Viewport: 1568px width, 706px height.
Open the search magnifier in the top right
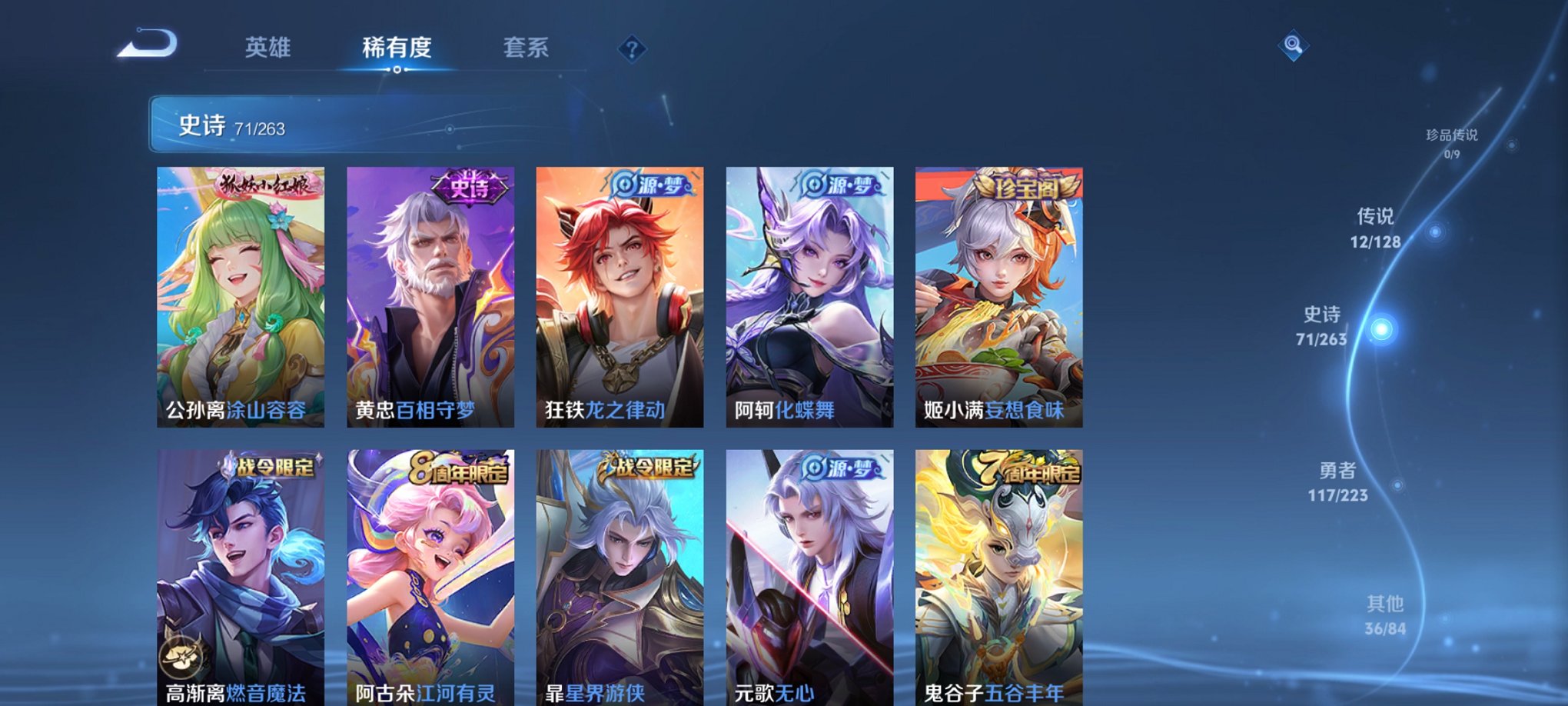[1294, 46]
